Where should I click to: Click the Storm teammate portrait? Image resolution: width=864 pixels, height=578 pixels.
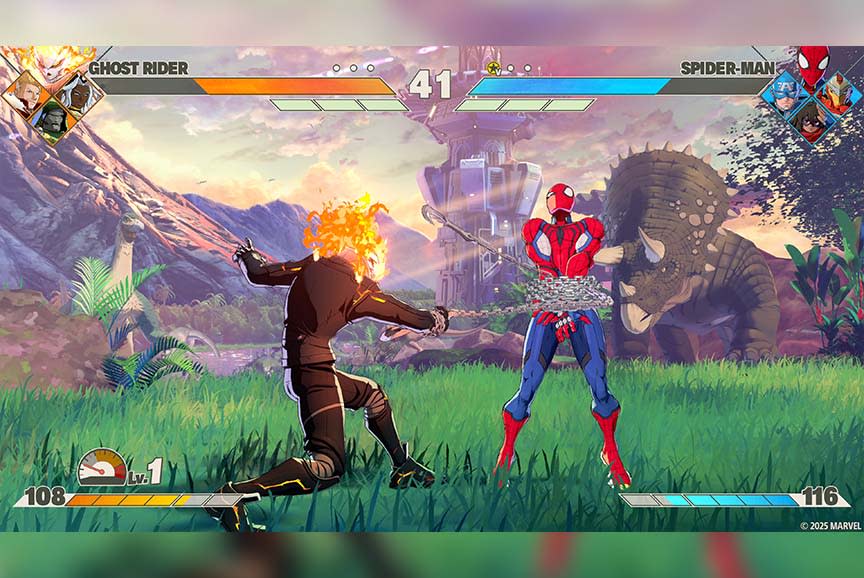click(79, 95)
